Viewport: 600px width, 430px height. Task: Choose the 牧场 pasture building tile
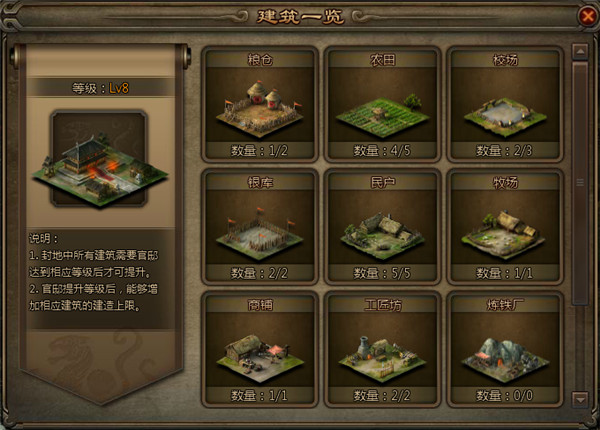506,227
